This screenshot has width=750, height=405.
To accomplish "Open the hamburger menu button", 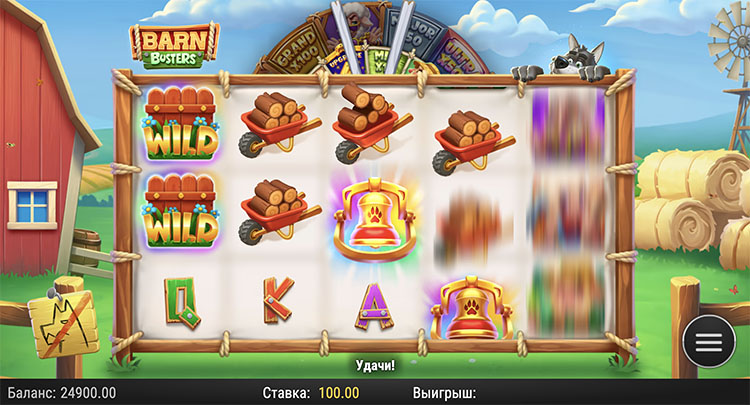I will (708, 341).
